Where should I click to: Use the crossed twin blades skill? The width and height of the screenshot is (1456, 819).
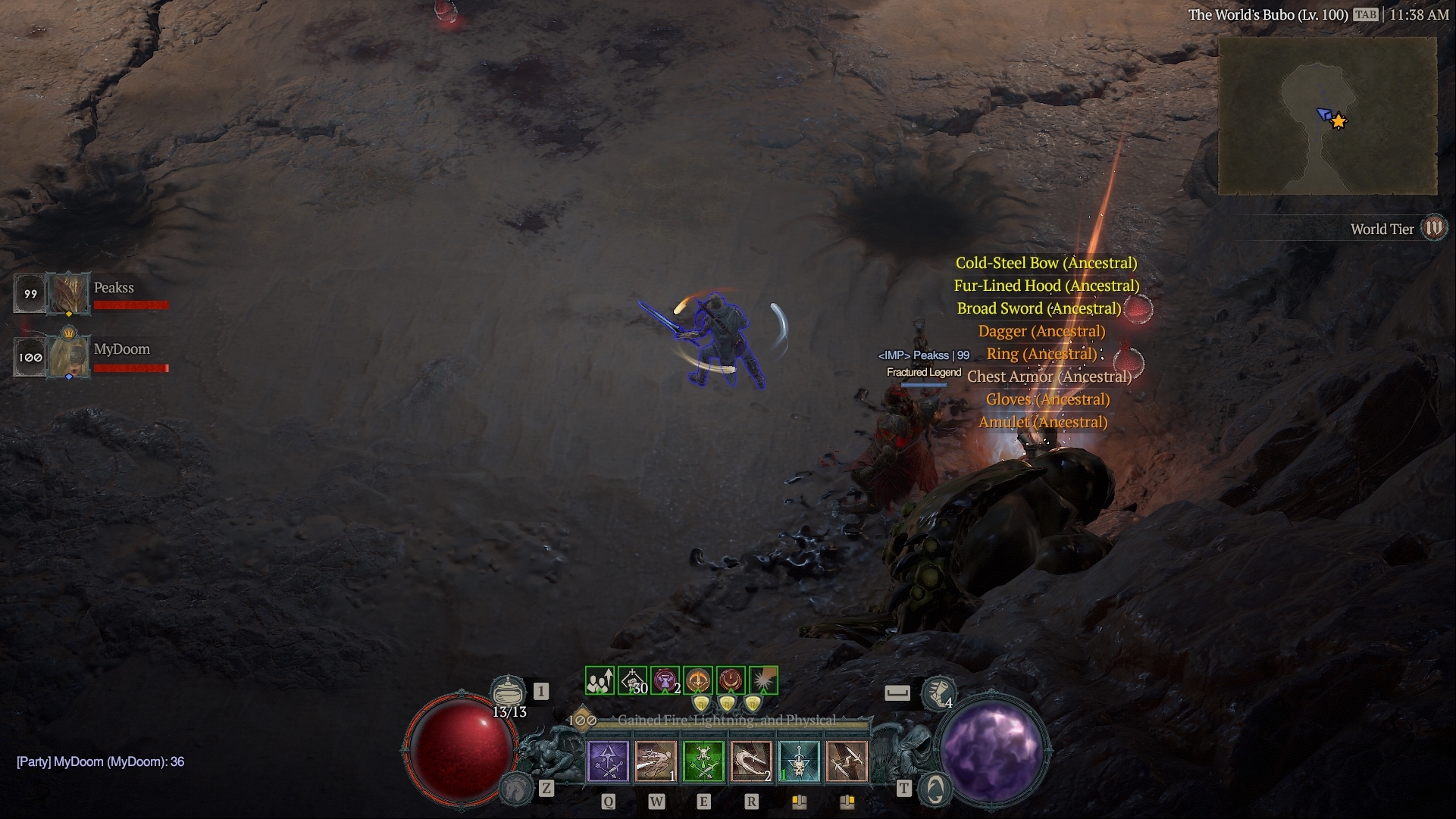847,761
